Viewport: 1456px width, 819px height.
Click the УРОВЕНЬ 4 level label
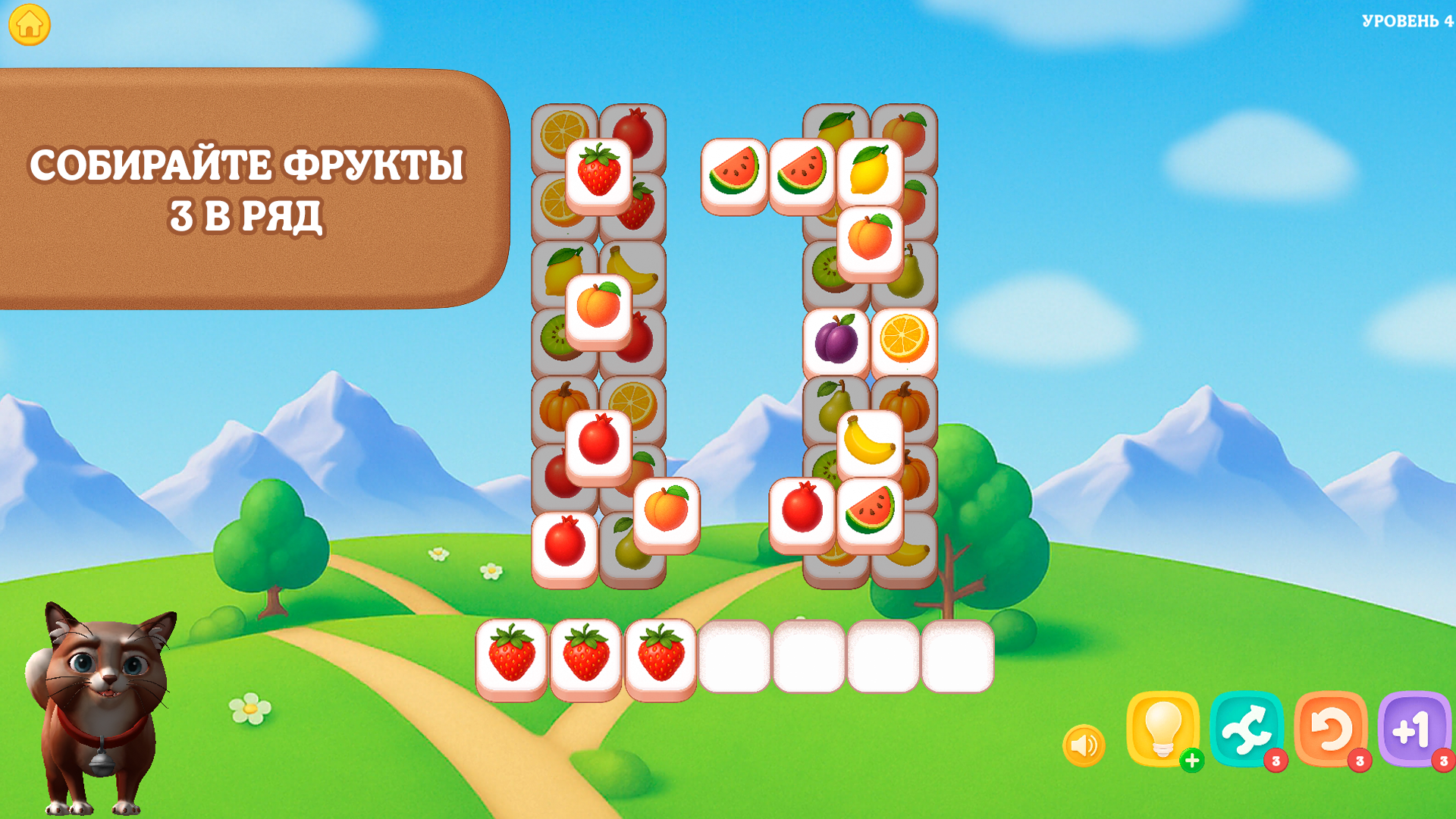1403,19
